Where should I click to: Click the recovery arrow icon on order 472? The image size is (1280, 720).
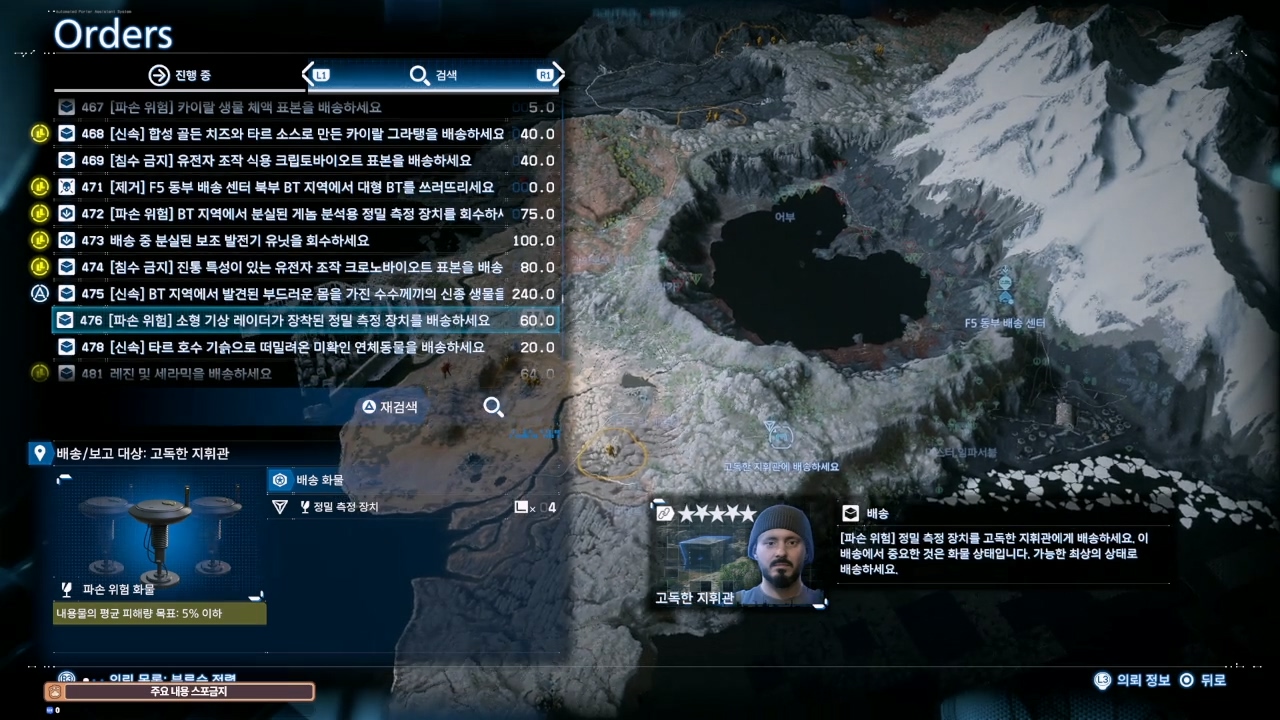(x=65, y=213)
